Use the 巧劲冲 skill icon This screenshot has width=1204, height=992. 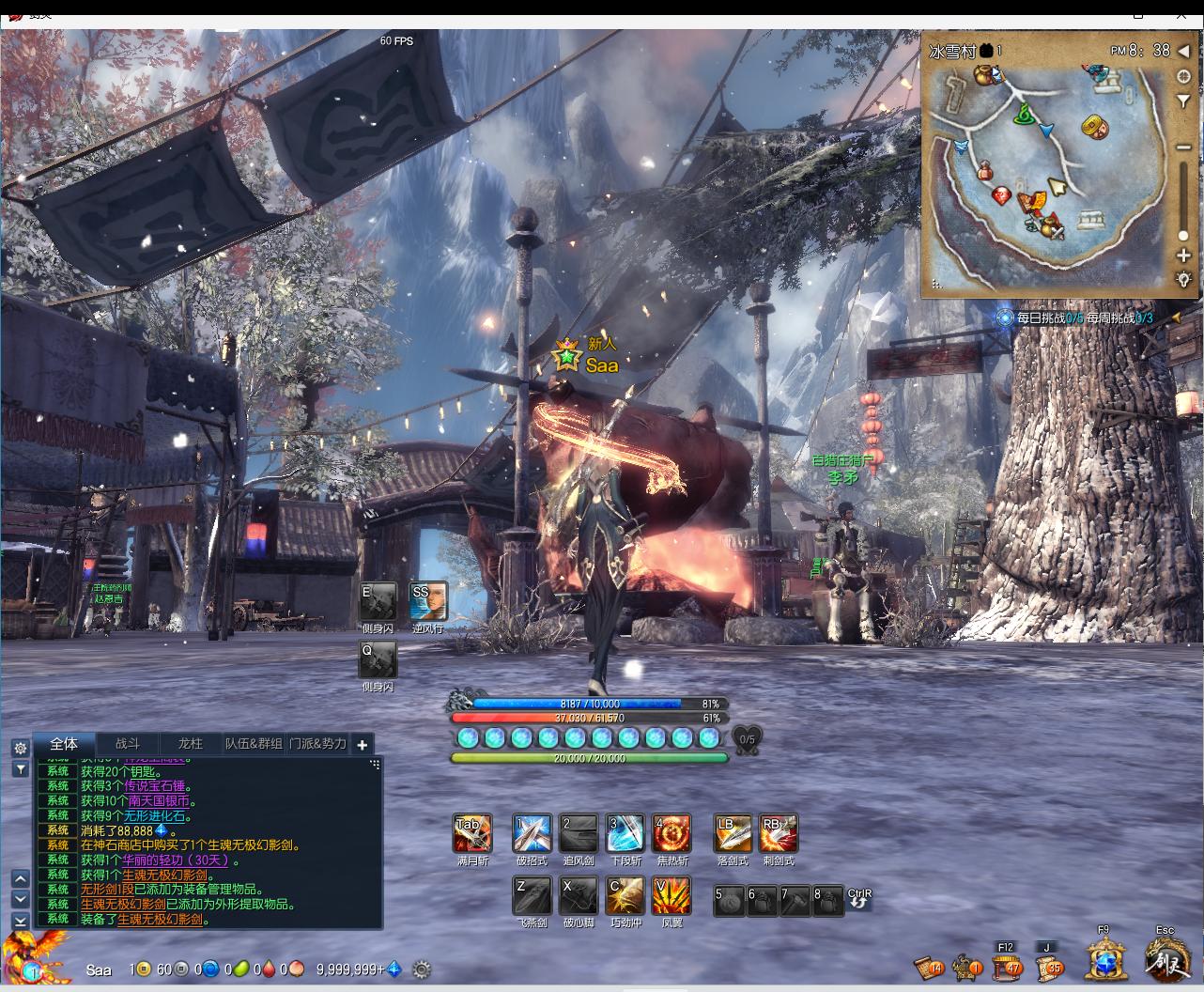(x=625, y=896)
